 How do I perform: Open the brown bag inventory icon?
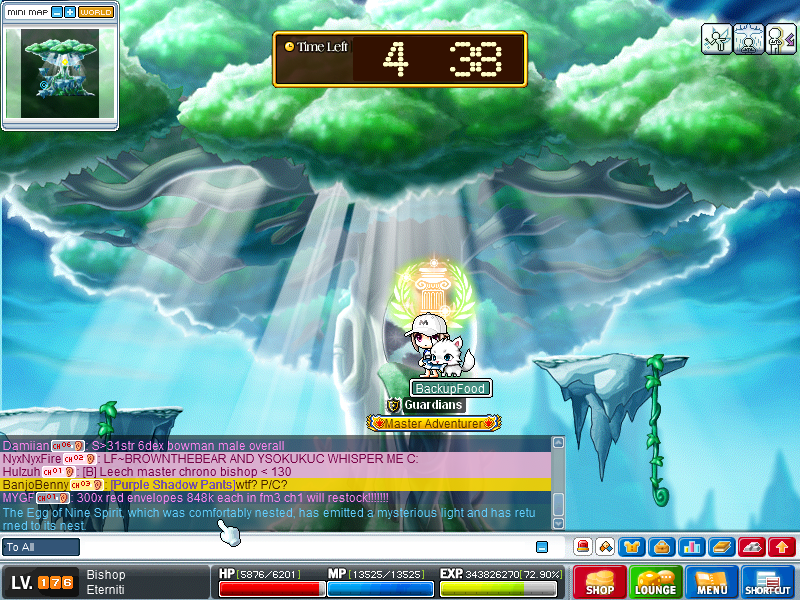tap(660, 547)
